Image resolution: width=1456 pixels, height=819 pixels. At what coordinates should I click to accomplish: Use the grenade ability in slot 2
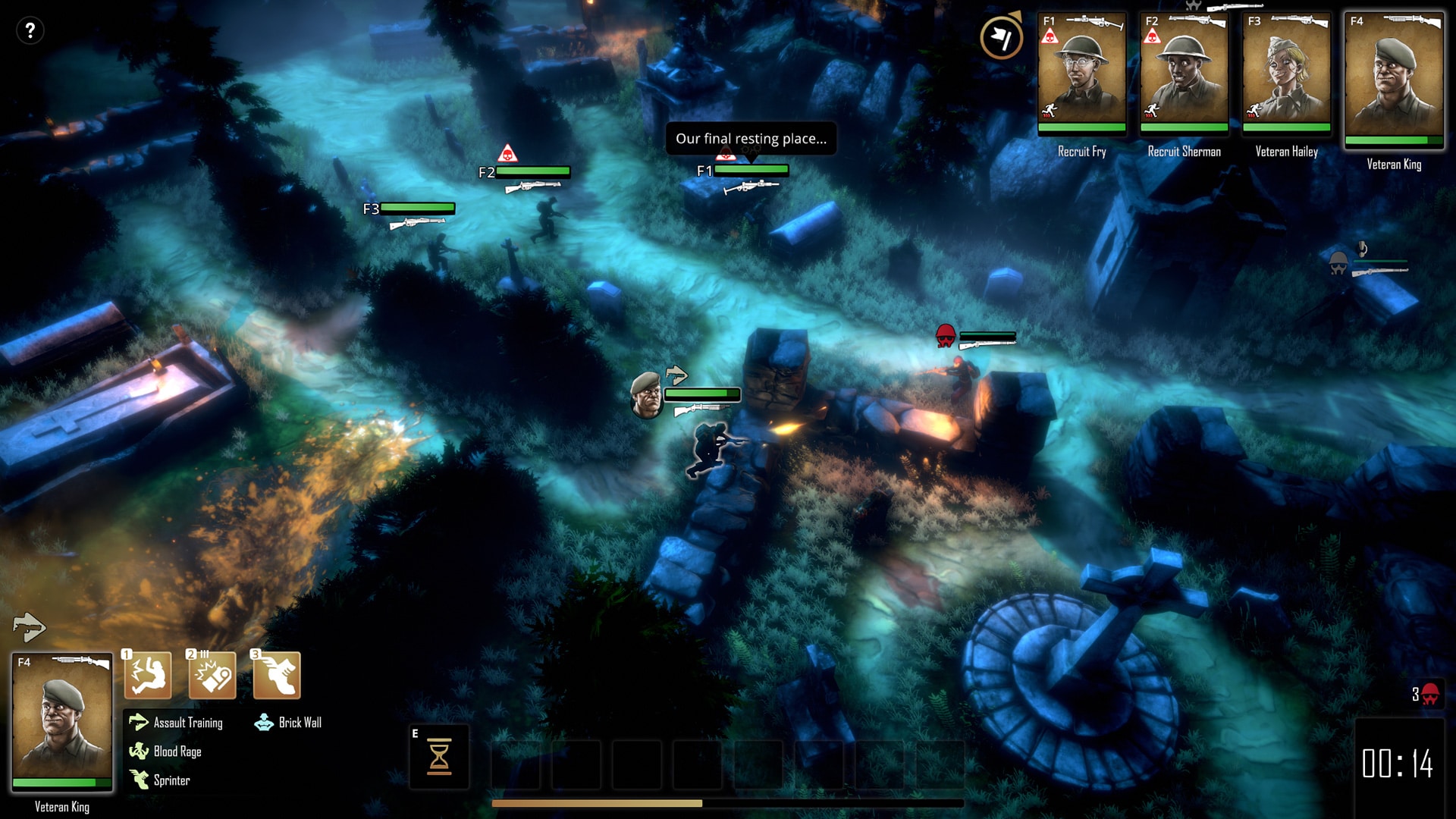[x=212, y=674]
